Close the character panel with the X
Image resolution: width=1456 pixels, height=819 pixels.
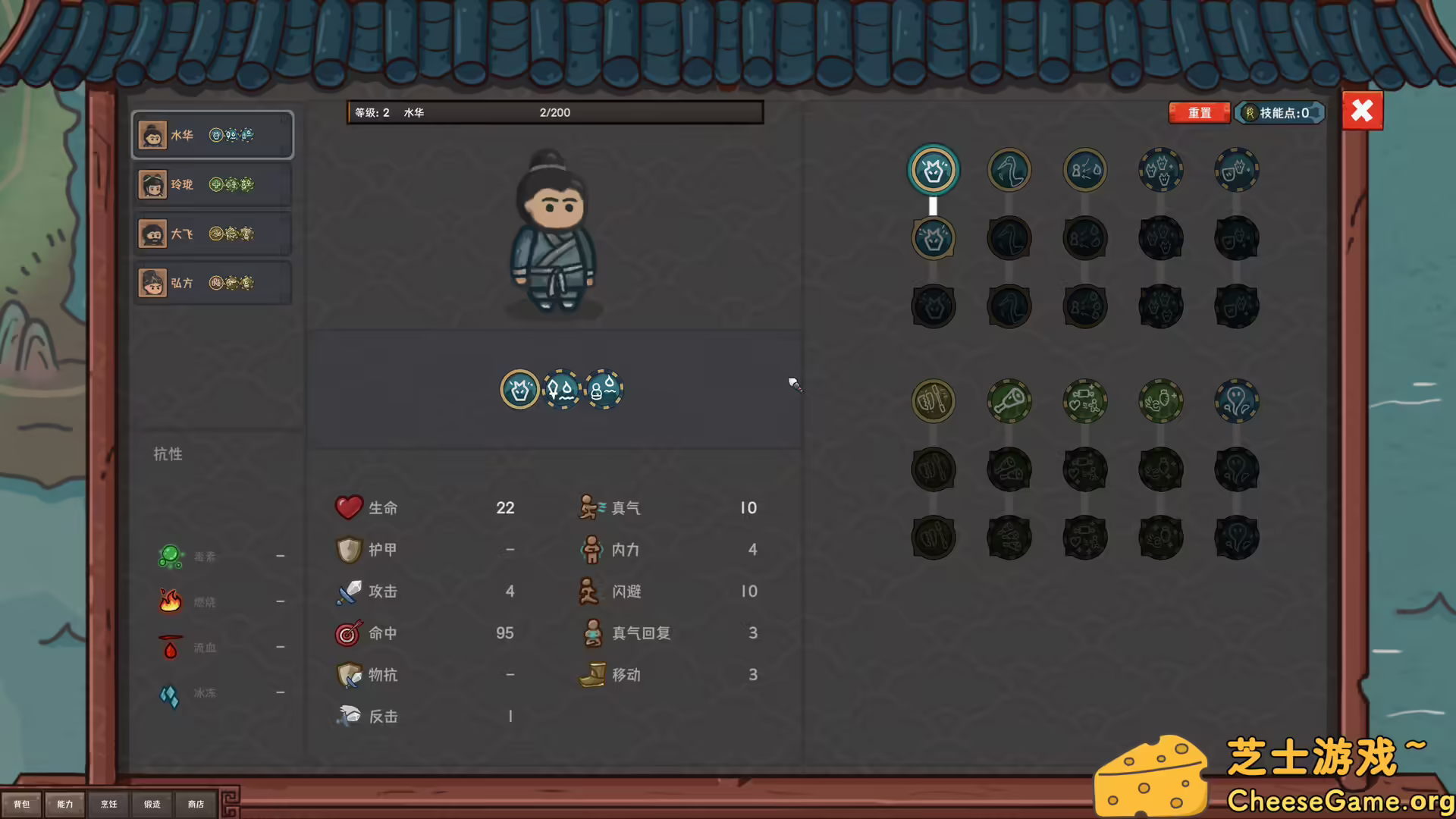pyautogui.click(x=1362, y=111)
